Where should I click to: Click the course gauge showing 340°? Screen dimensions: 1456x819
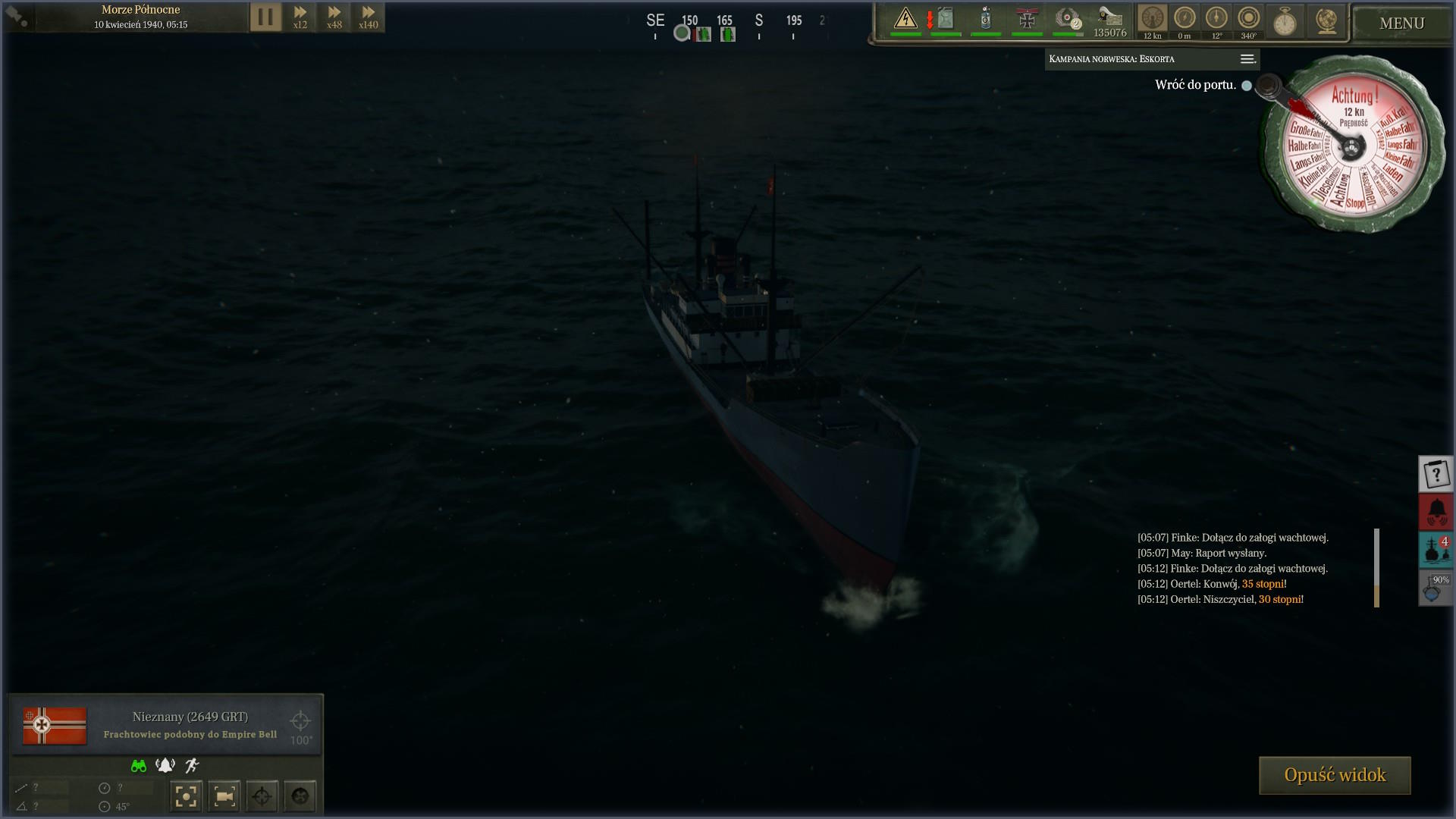tap(1248, 19)
